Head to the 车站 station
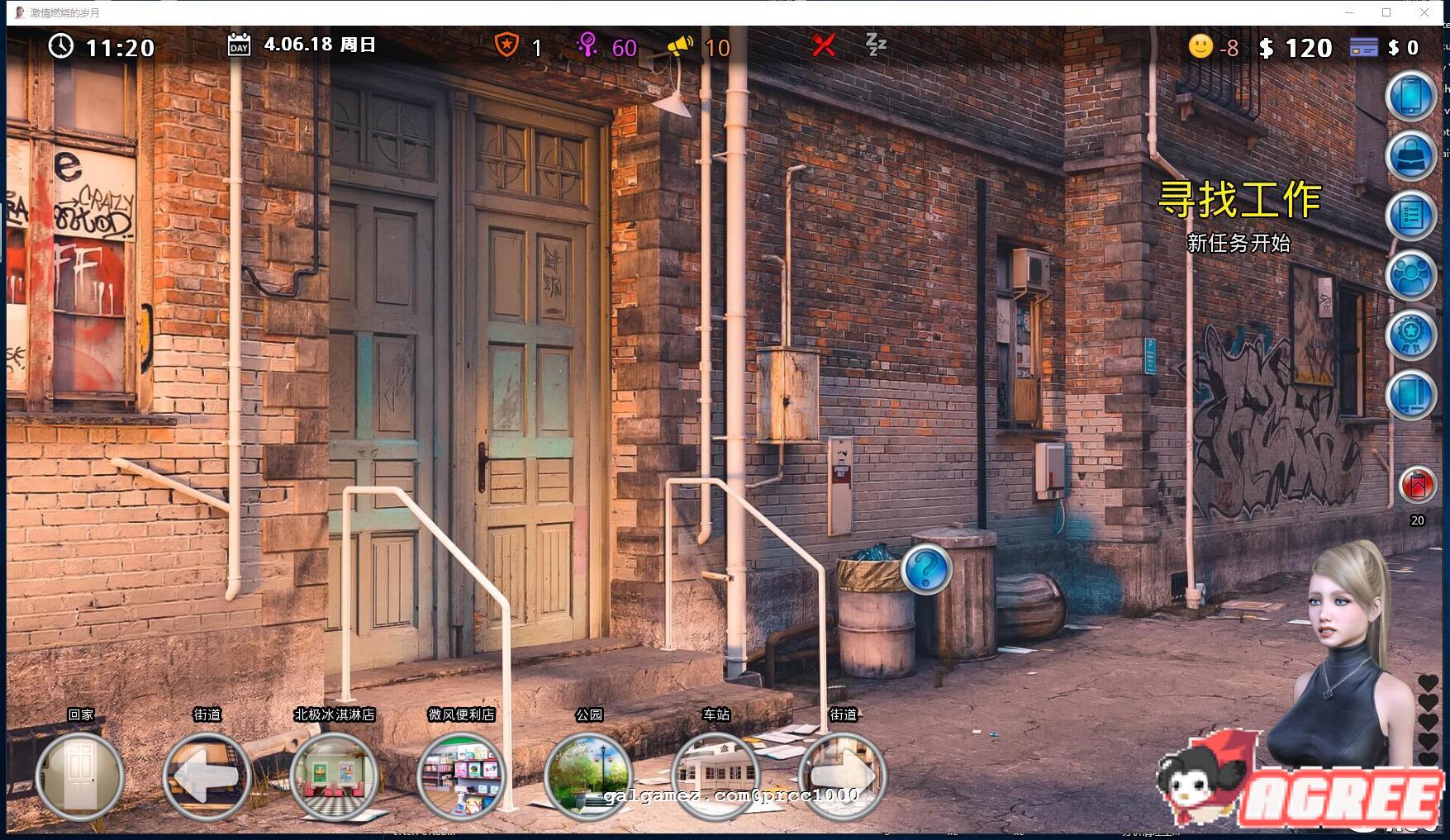The width and height of the screenshot is (1450, 840). point(715,776)
